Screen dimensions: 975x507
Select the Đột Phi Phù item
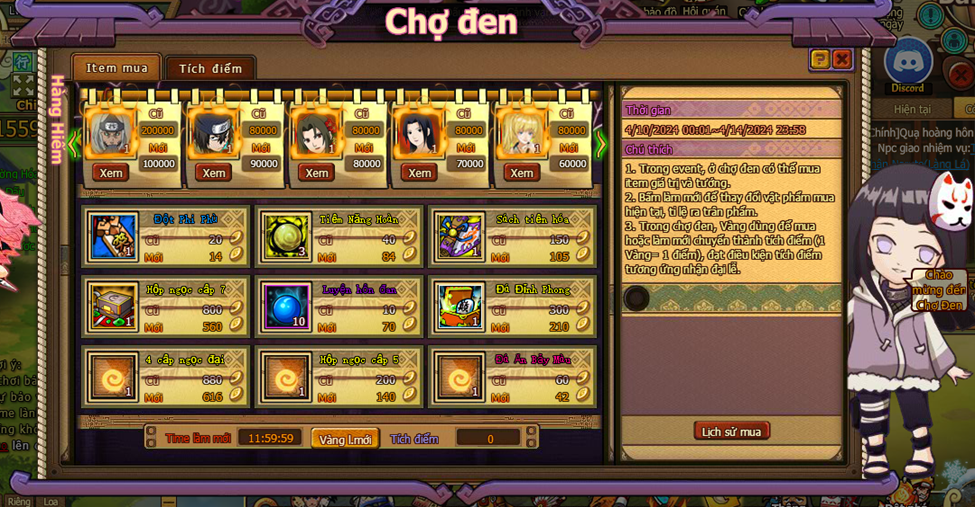[113, 236]
